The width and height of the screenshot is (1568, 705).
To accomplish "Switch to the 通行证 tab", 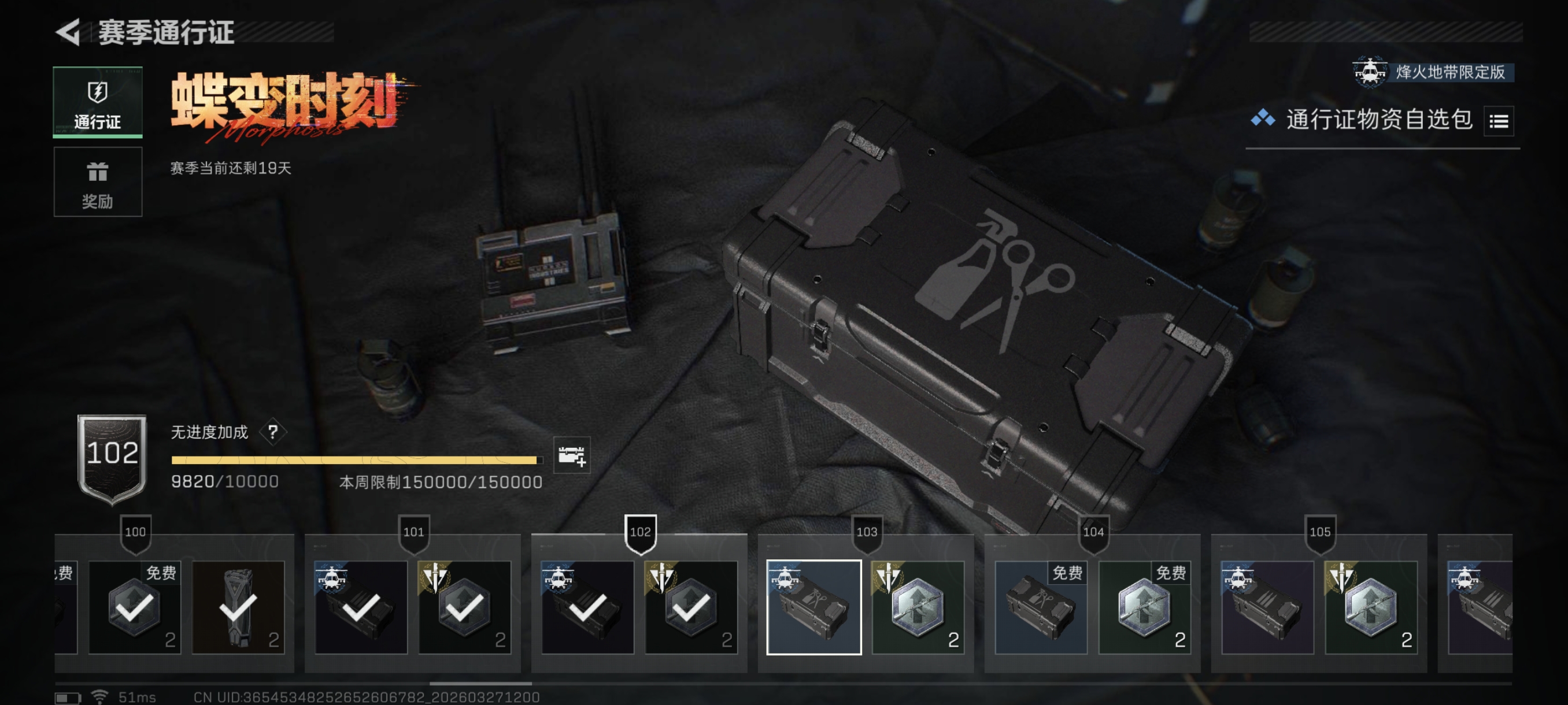I will click(x=97, y=102).
